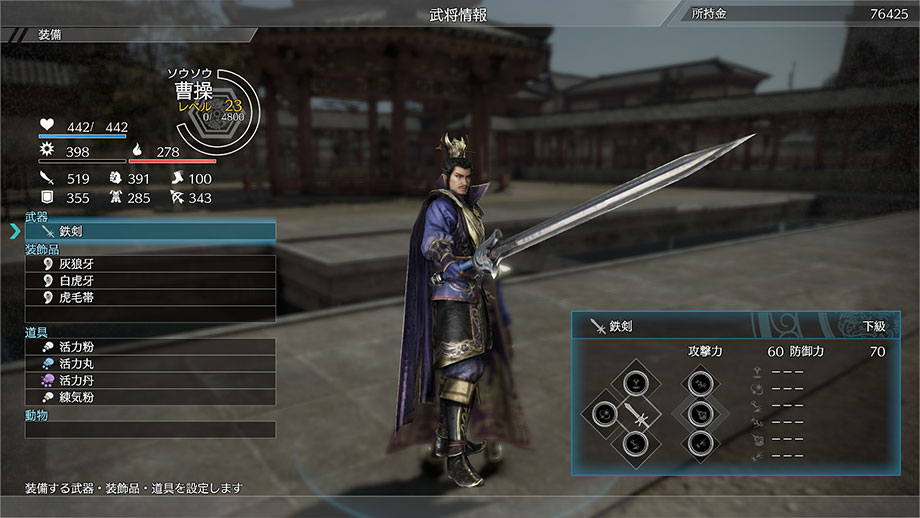The width and height of the screenshot is (920, 518).
Task: Select the 鉄剣 weapon slot
Action: (150, 231)
